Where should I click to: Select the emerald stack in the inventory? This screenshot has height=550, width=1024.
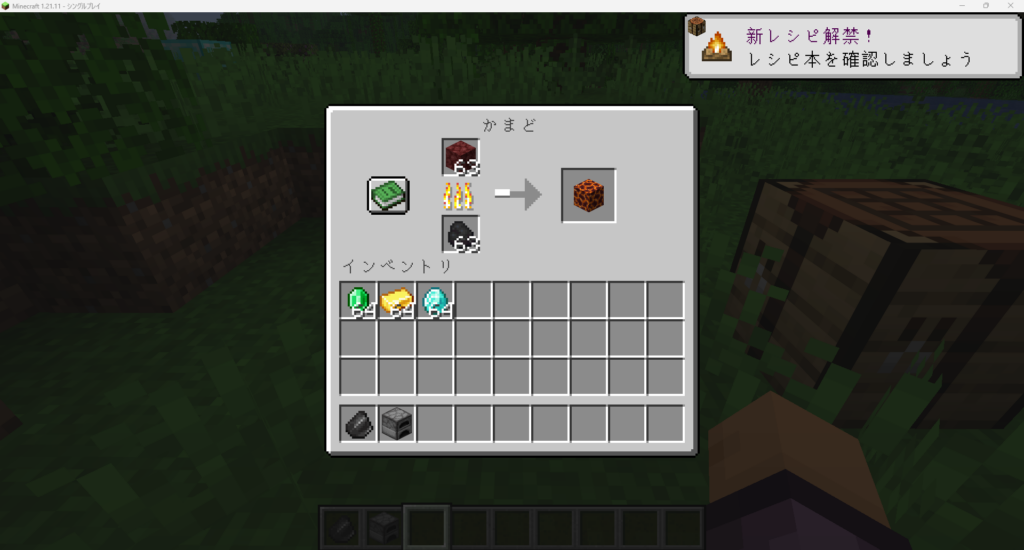(x=358, y=300)
